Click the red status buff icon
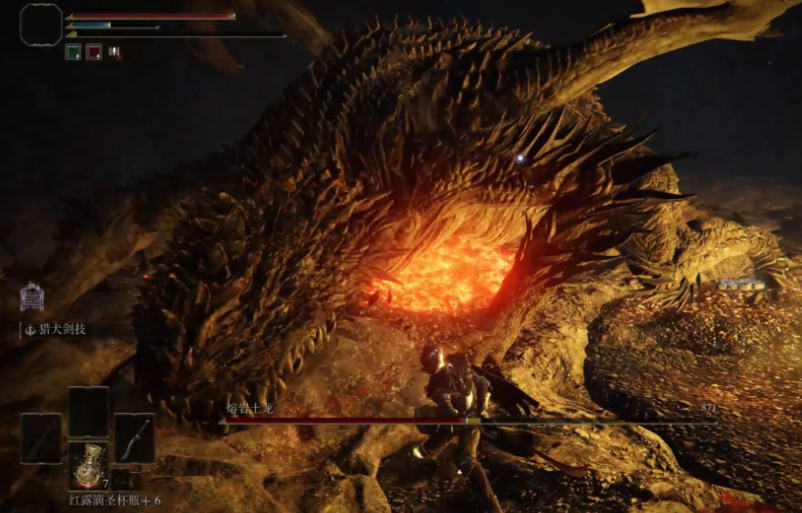802x513 pixels. coord(93,51)
